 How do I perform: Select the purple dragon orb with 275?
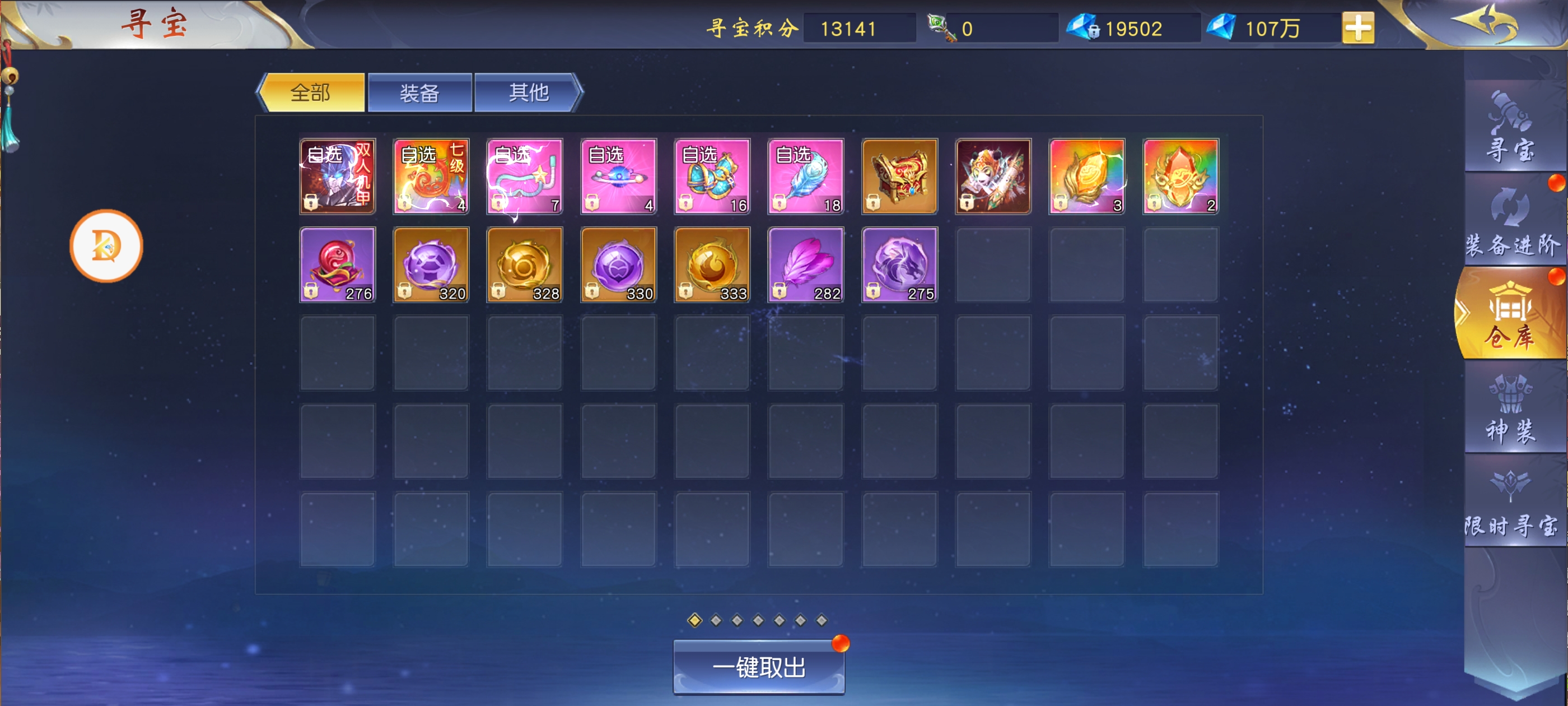click(900, 265)
